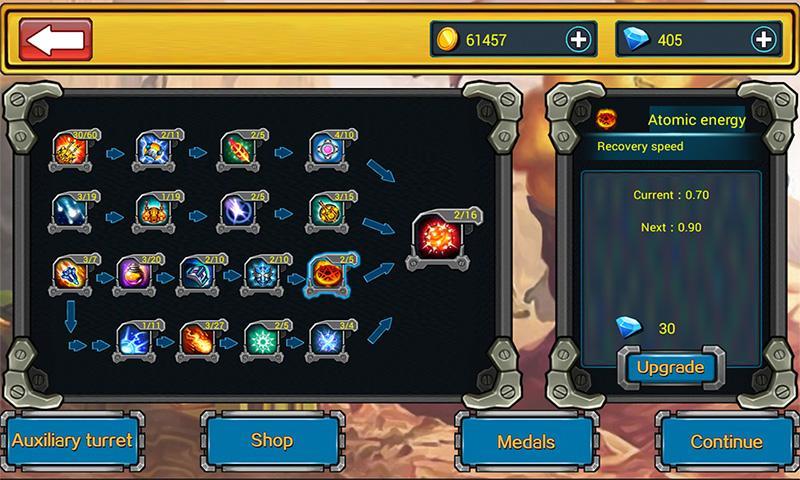Pick the pink orb drone skill at 4/10

click(x=326, y=150)
